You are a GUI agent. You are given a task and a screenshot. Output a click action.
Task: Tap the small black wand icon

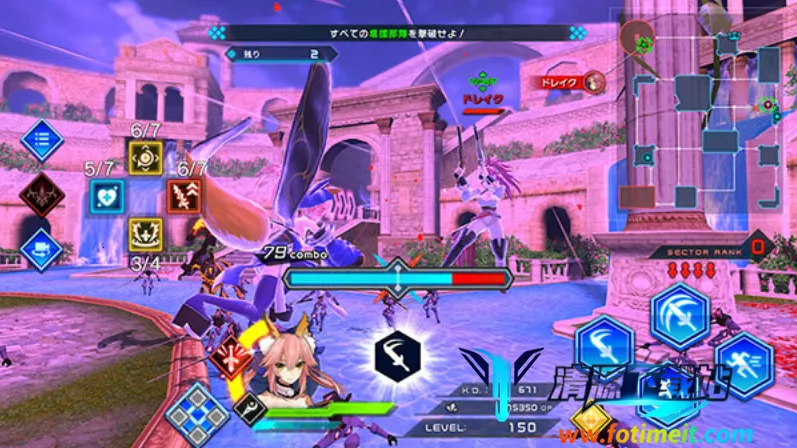click(x=250, y=410)
